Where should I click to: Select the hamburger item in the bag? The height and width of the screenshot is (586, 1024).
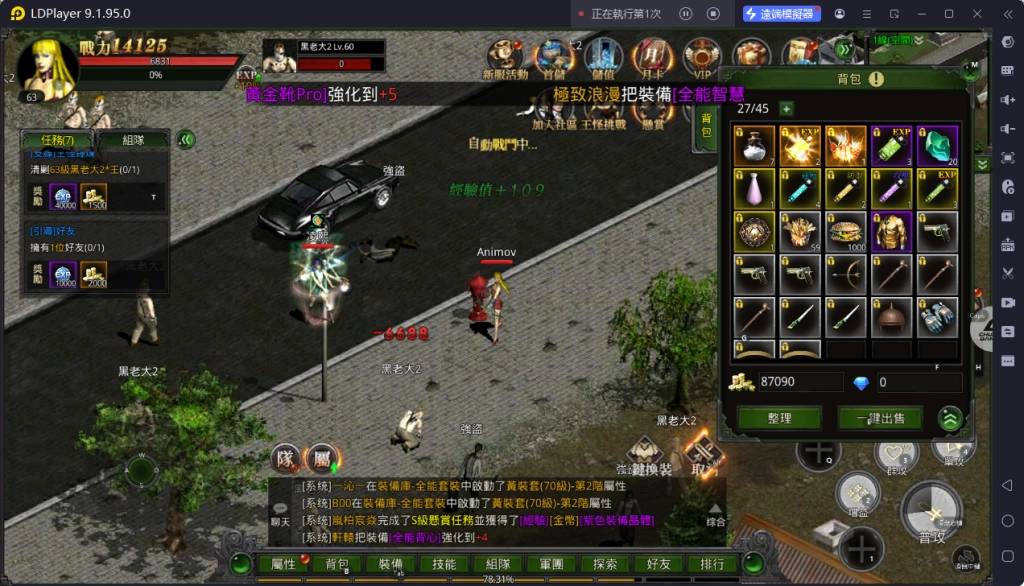point(846,231)
